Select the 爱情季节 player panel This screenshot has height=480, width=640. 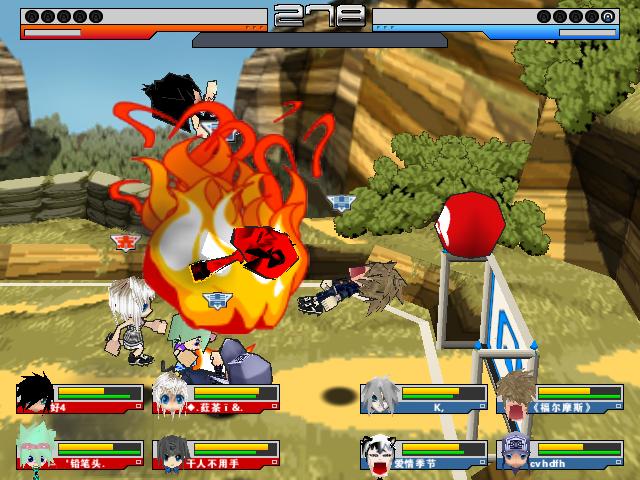click(424, 455)
